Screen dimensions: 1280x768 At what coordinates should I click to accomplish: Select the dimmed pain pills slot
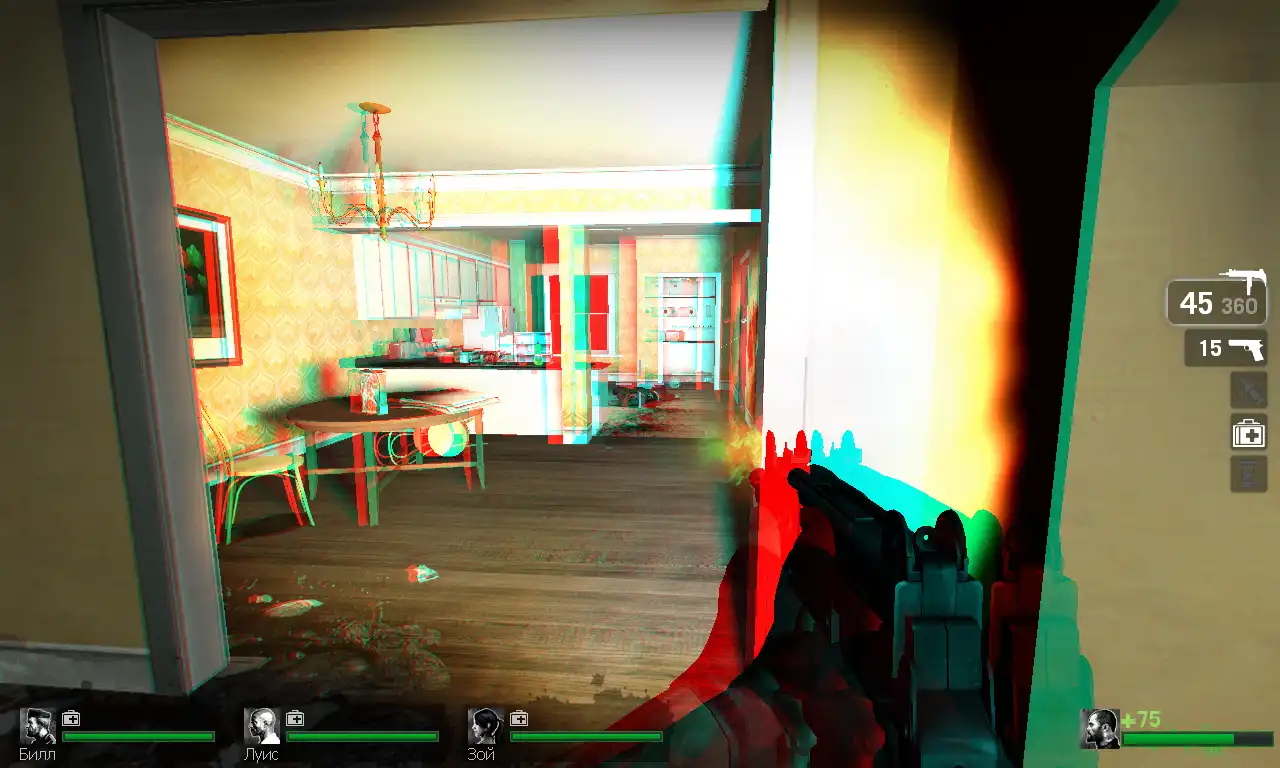point(1248,473)
